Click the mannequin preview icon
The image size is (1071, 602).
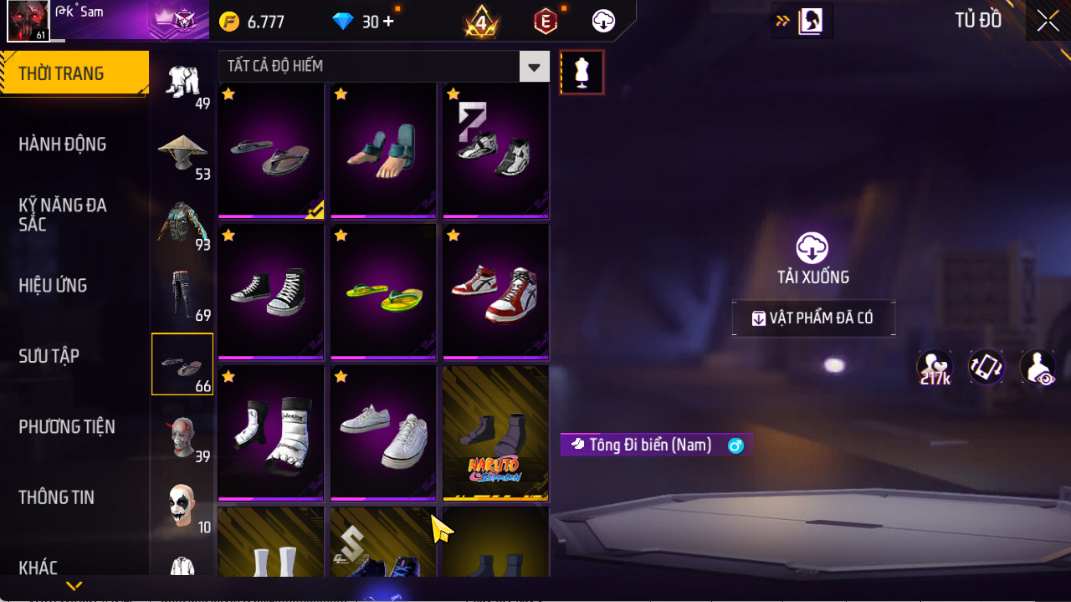pyautogui.click(x=582, y=73)
